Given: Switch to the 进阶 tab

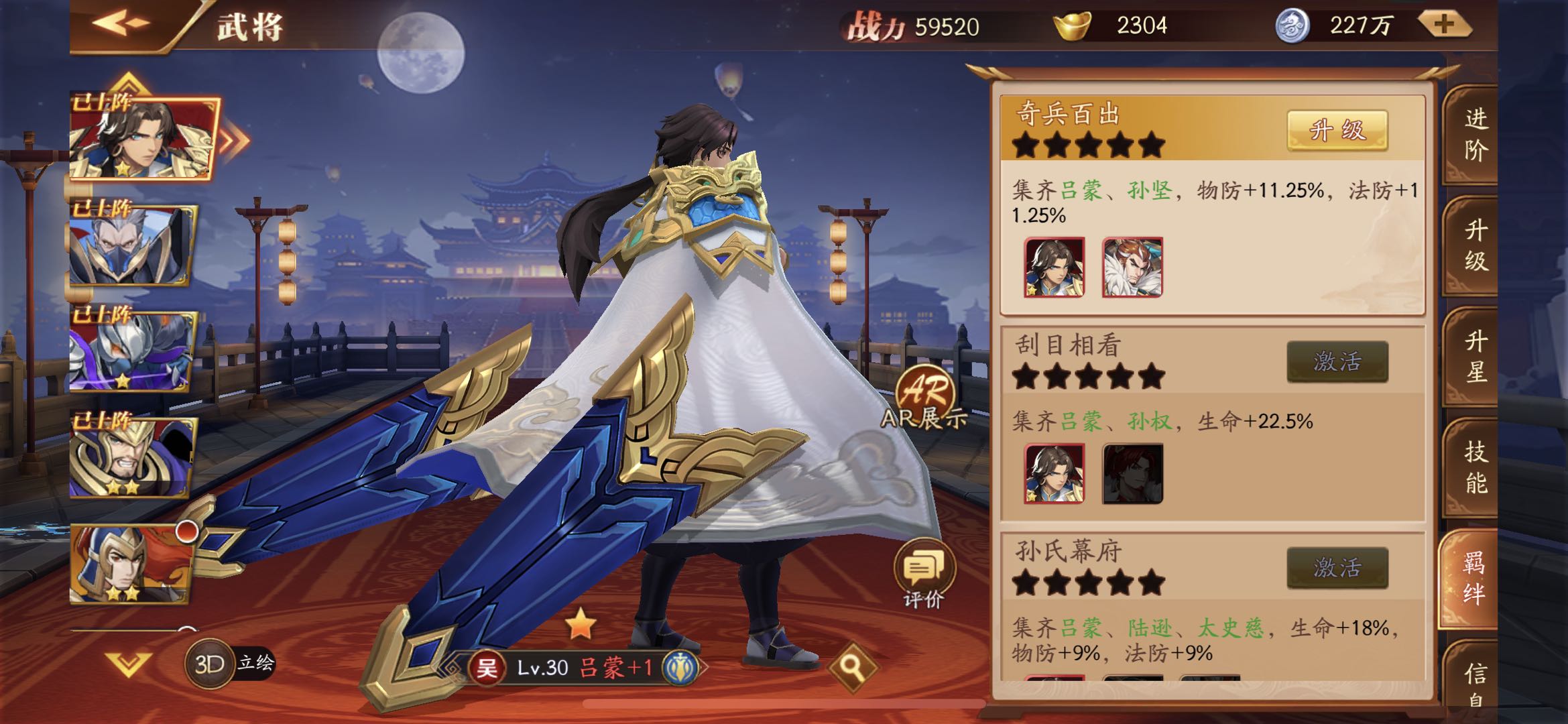Looking at the screenshot, I should pos(1475,134).
